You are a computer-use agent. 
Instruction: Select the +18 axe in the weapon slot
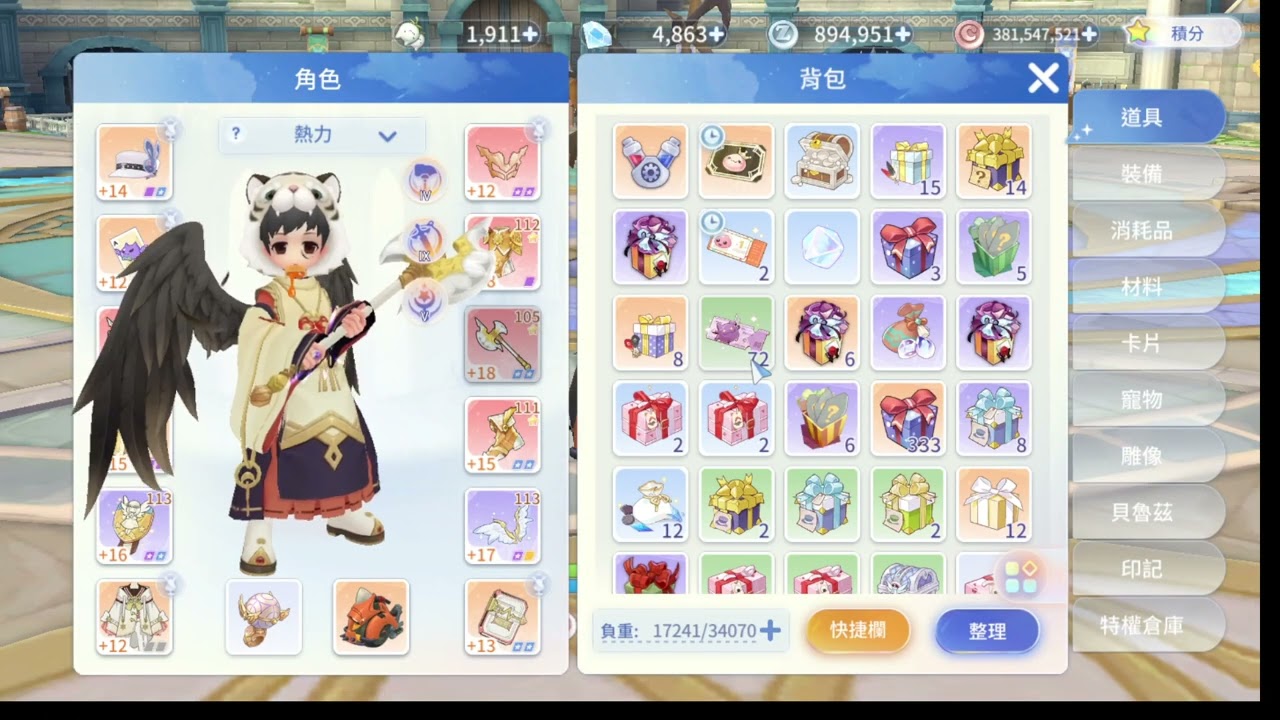coord(502,343)
